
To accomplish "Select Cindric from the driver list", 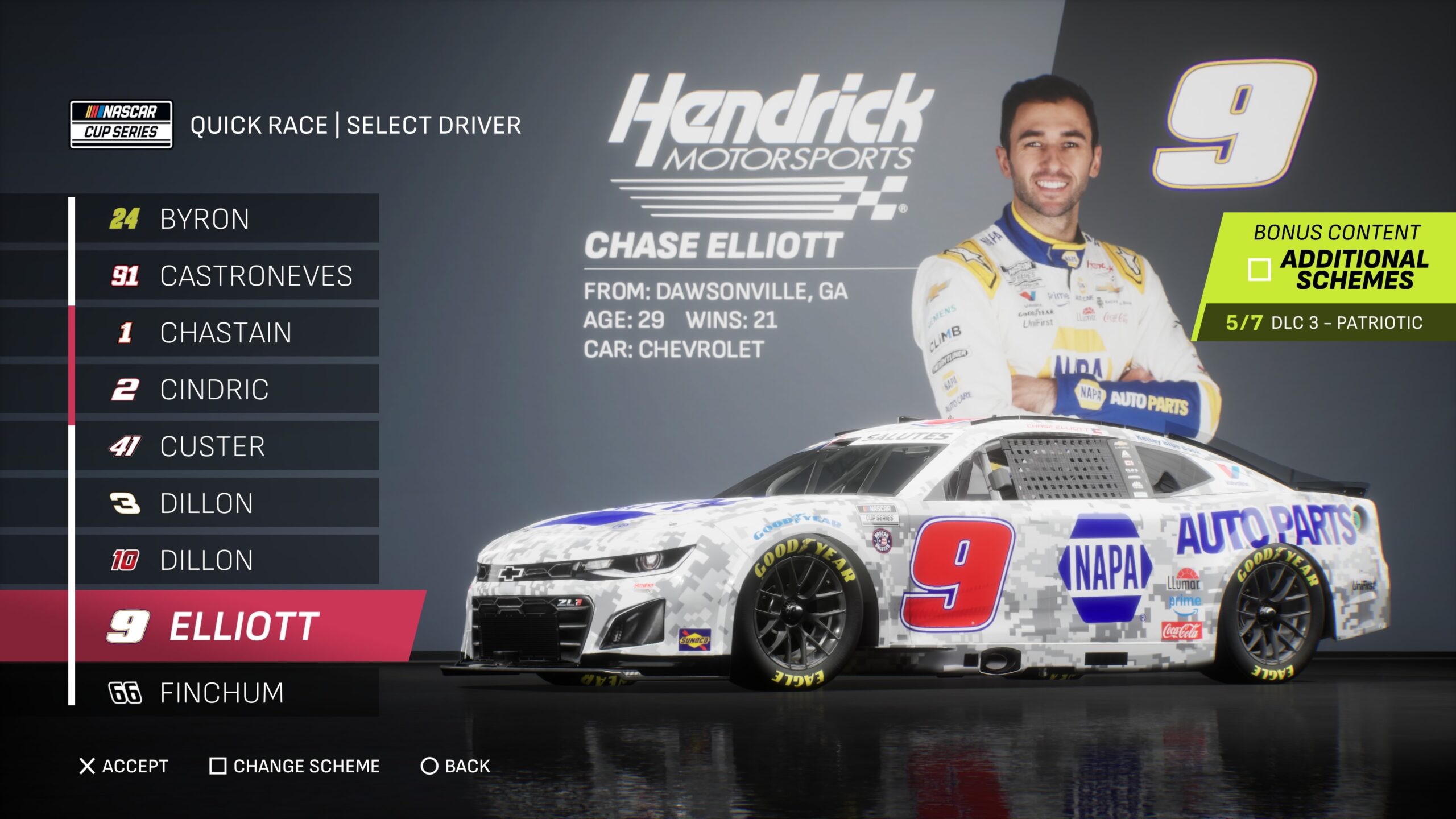I will point(227,390).
